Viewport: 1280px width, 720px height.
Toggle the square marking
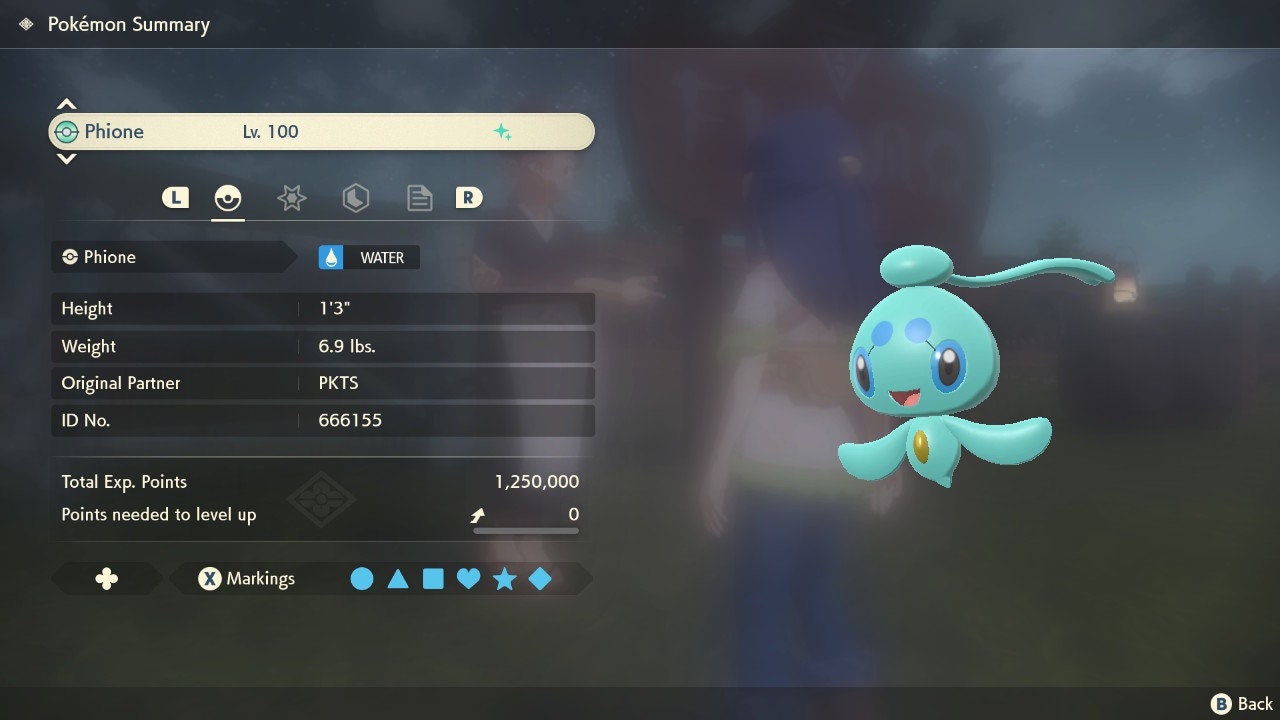[x=433, y=579]
